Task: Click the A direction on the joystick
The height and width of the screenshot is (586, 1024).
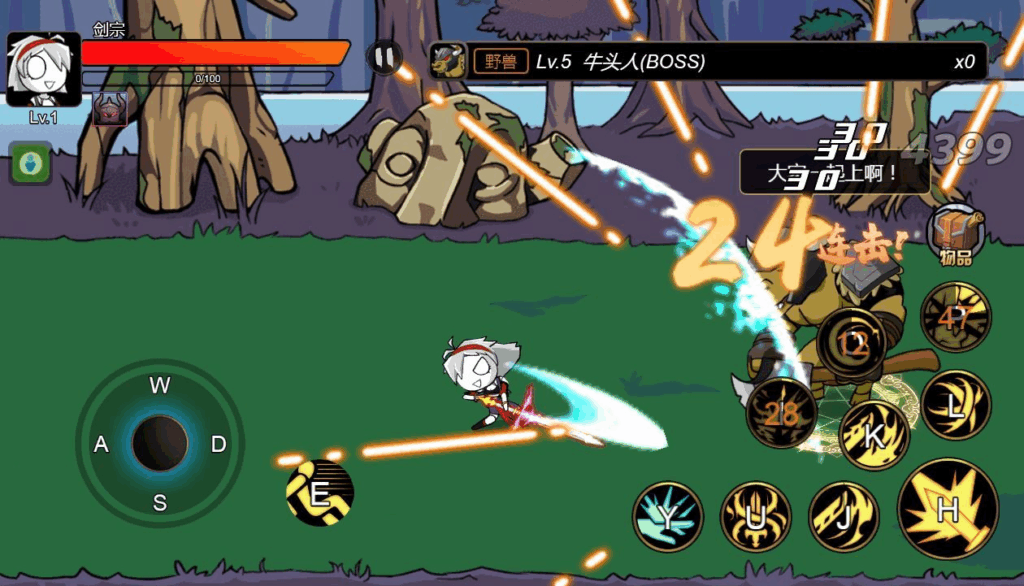Action: [101, 444]
